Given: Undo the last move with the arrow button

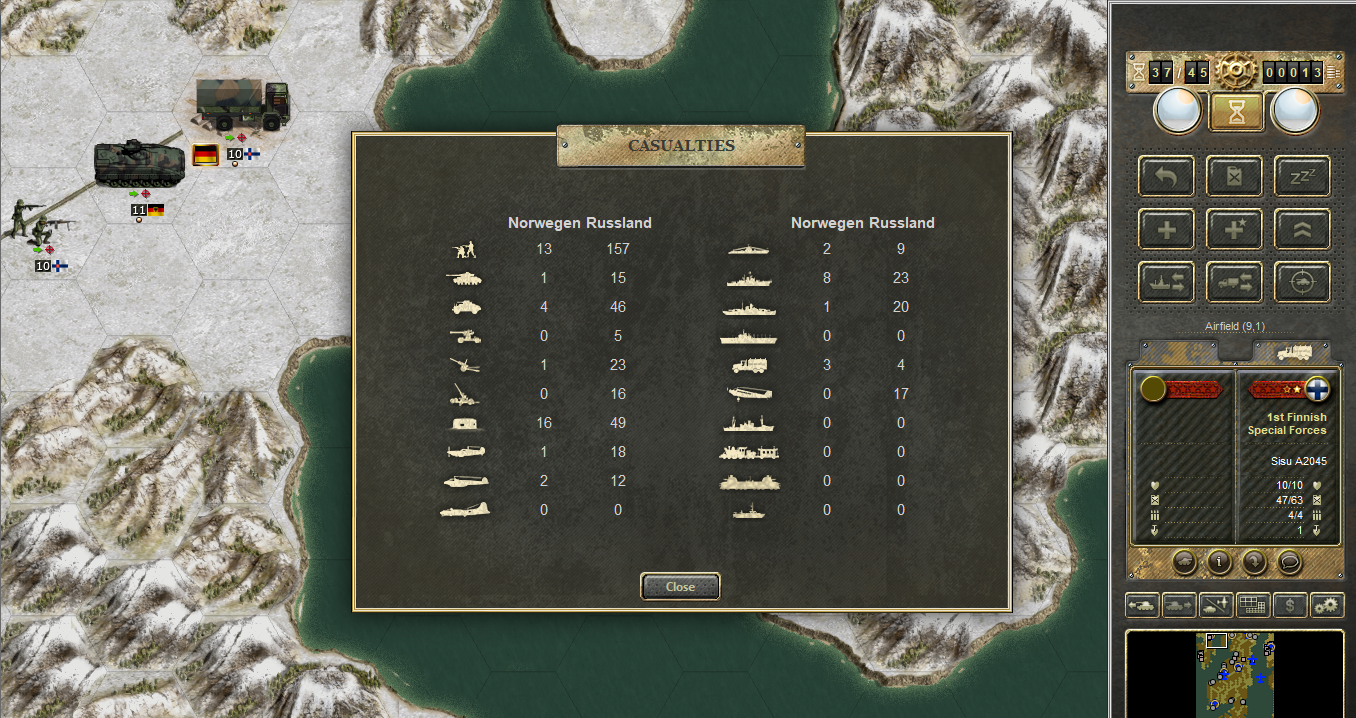Looking at the screenshot, I should (x=1166, y=176).
